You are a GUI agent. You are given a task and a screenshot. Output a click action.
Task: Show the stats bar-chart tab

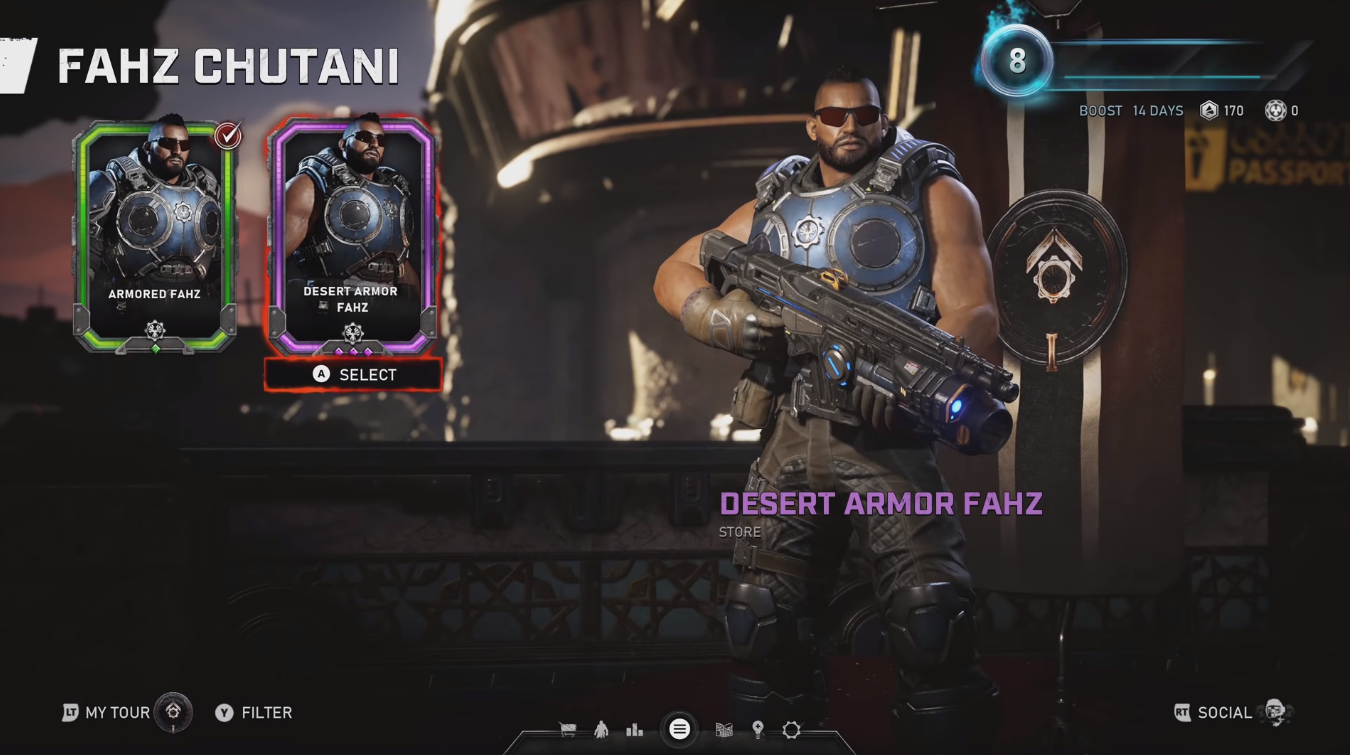tap(635, 730)
